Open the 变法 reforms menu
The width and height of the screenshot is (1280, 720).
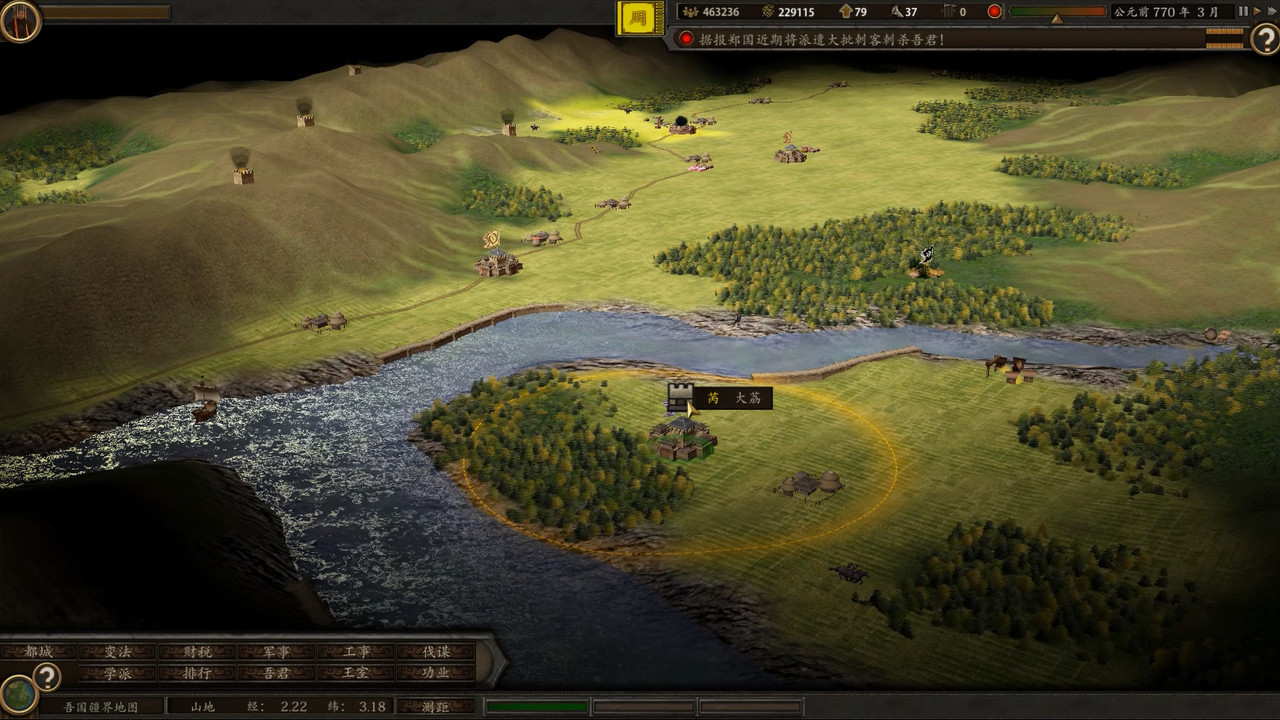pos(118,651)
